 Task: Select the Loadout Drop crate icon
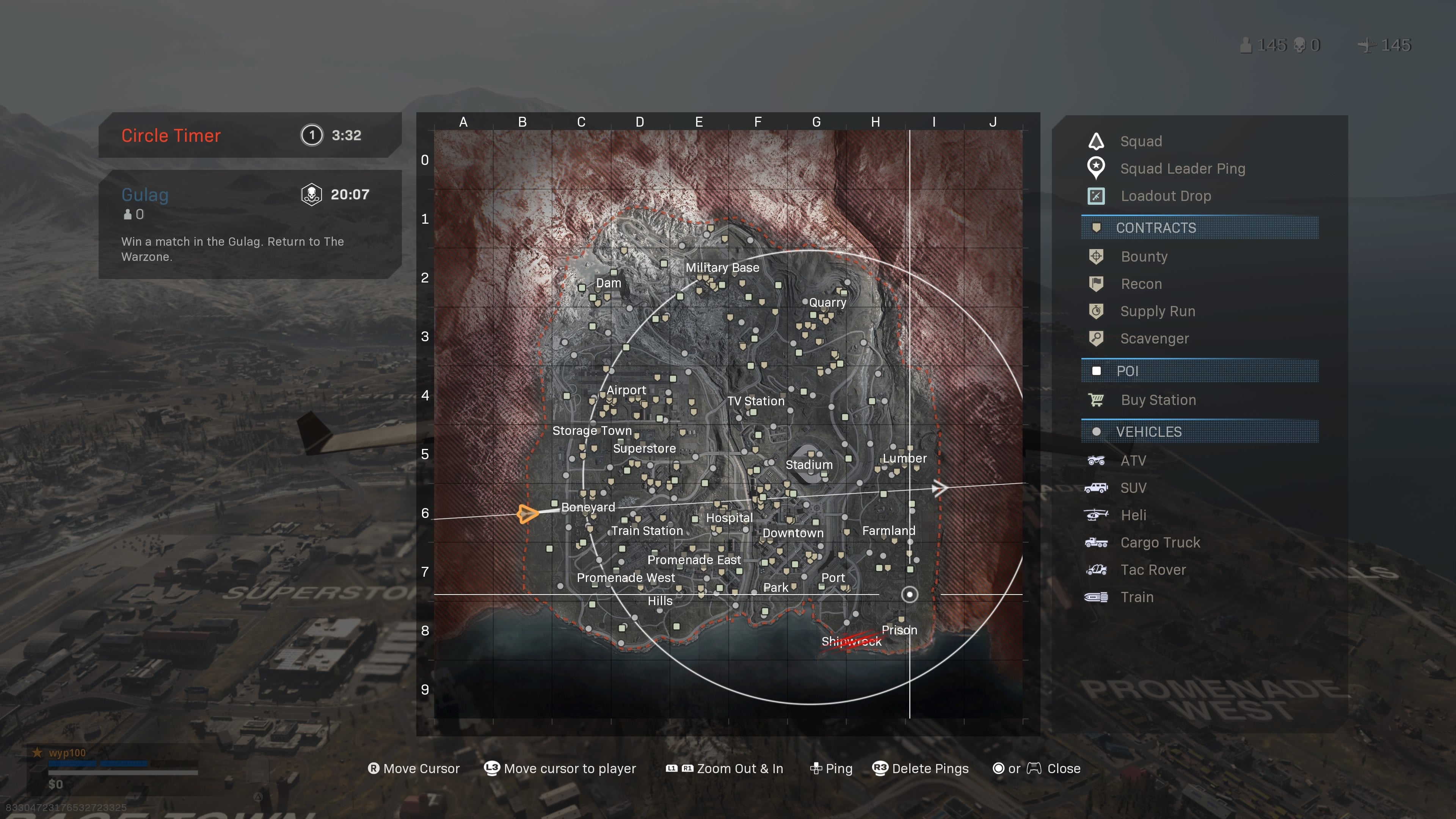click(1095, 196)
